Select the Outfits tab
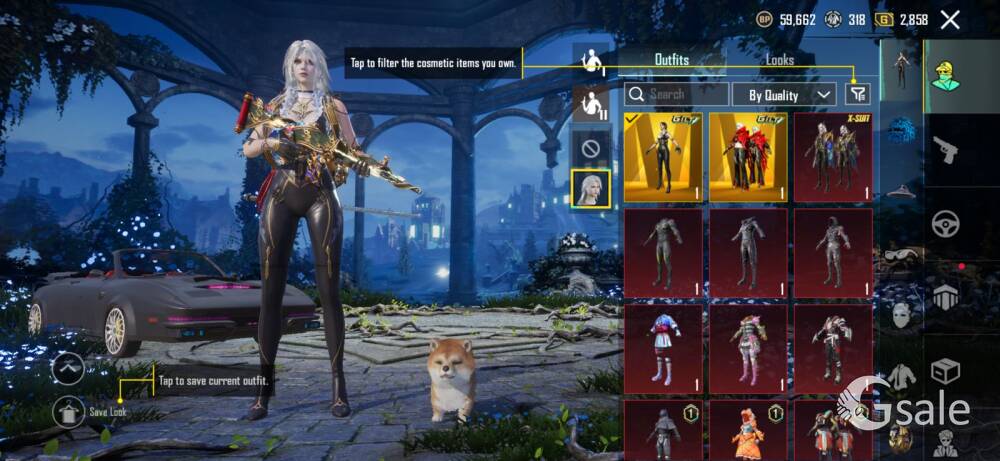 tap(671, 60)
